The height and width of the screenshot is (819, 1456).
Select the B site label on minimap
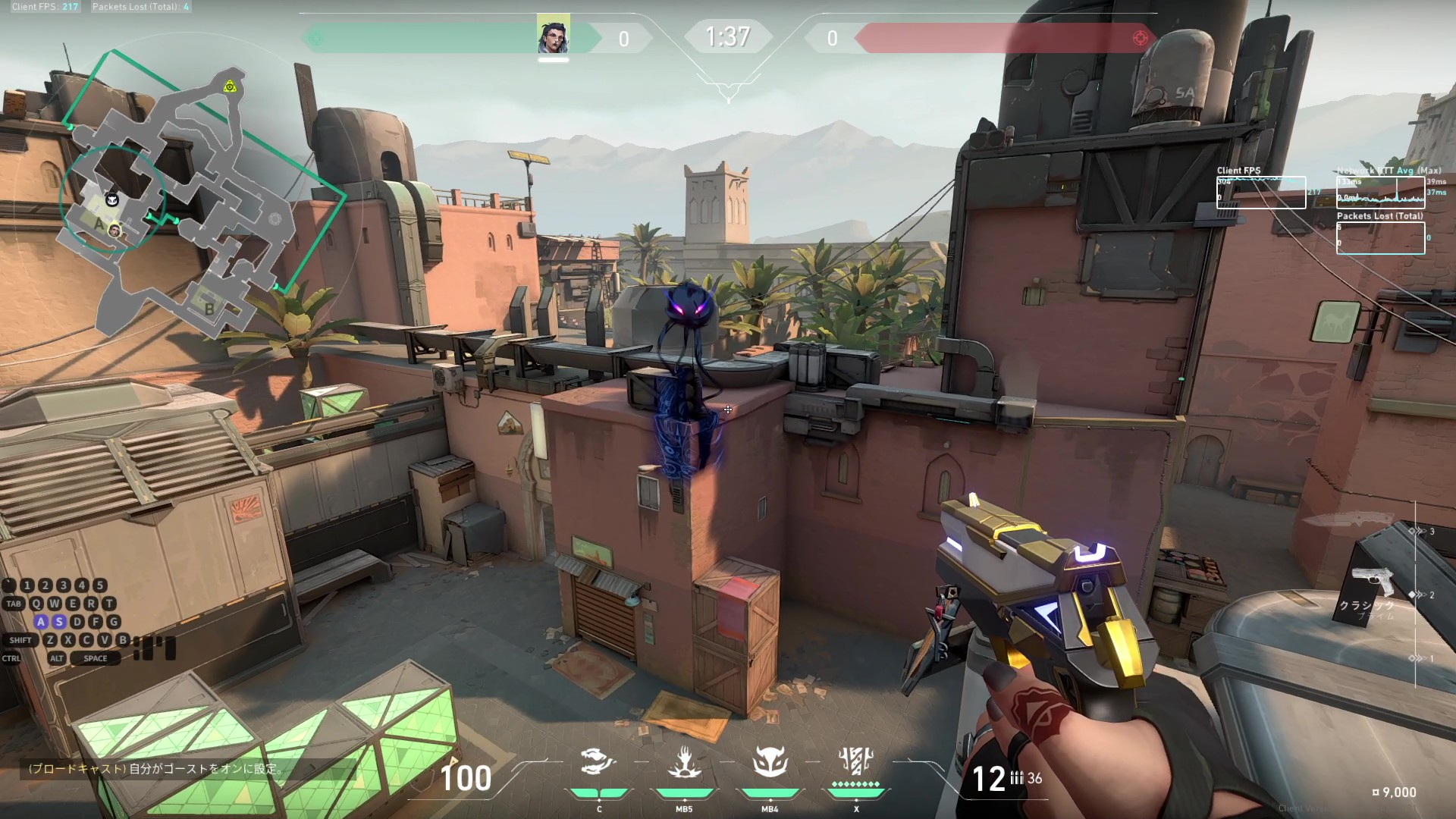point(209,309)
